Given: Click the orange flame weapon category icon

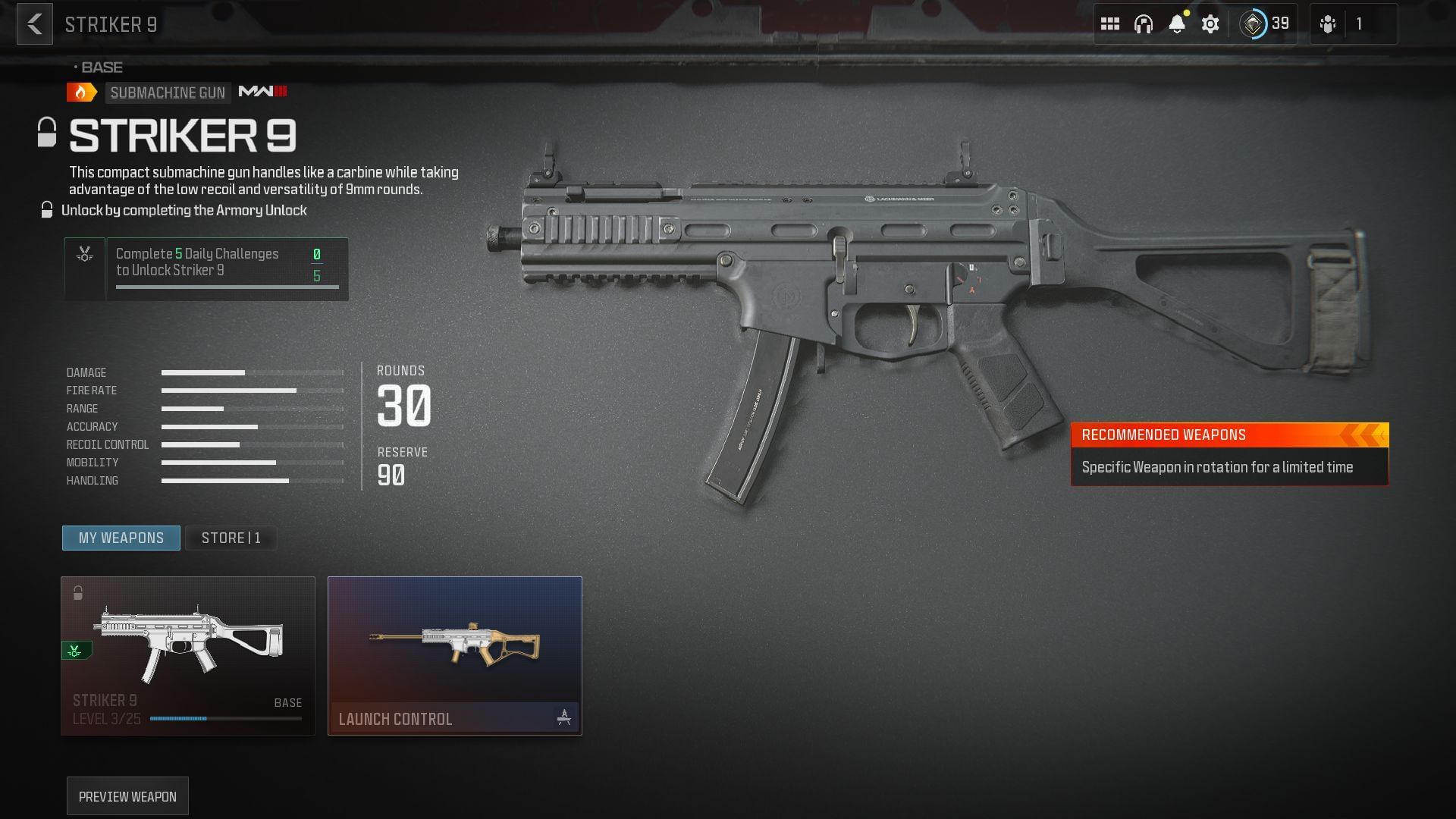Looking at the screenshot, I should (80, 93).
